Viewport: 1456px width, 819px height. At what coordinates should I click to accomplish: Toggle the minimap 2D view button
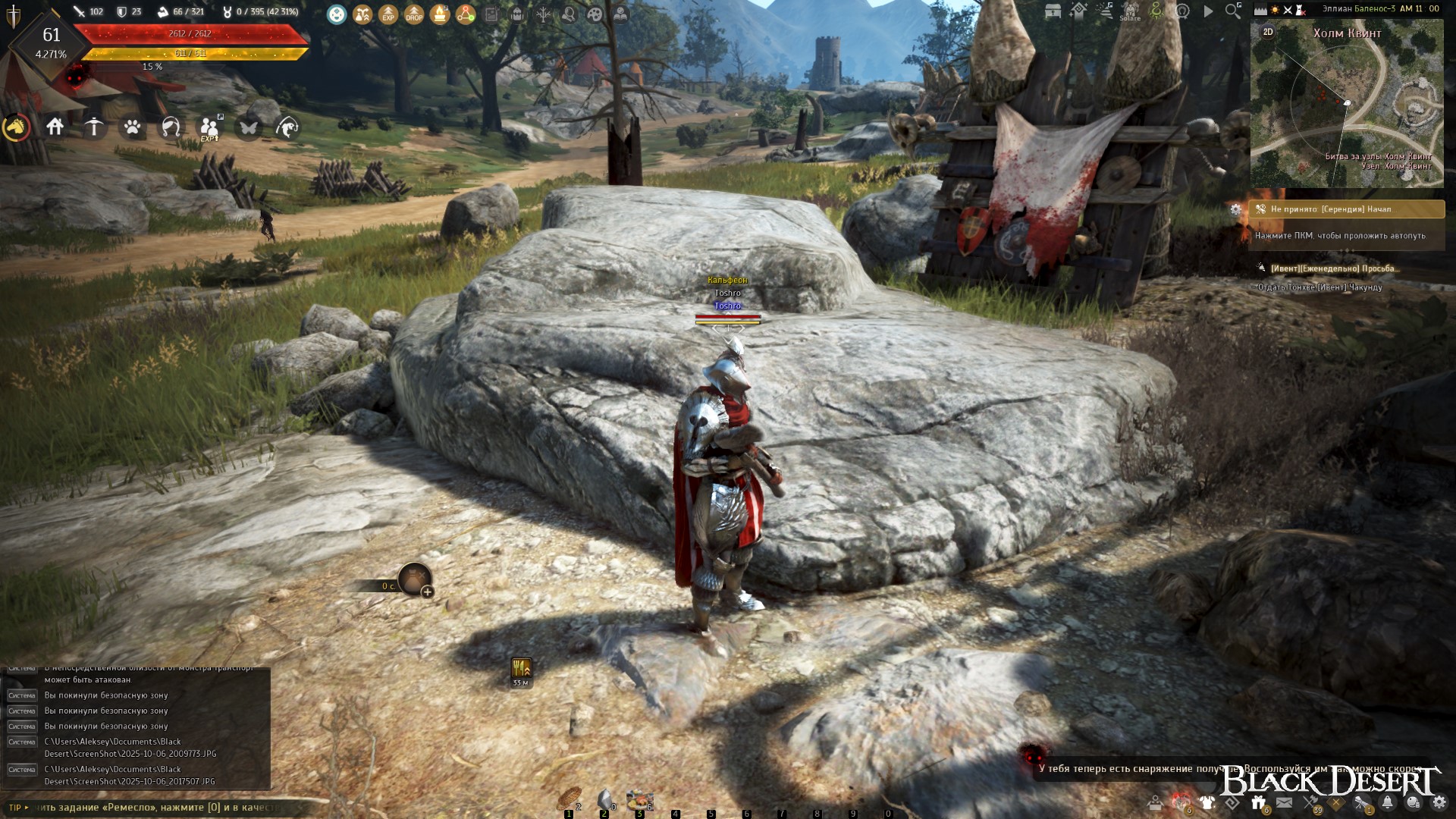pos(1268,32)
